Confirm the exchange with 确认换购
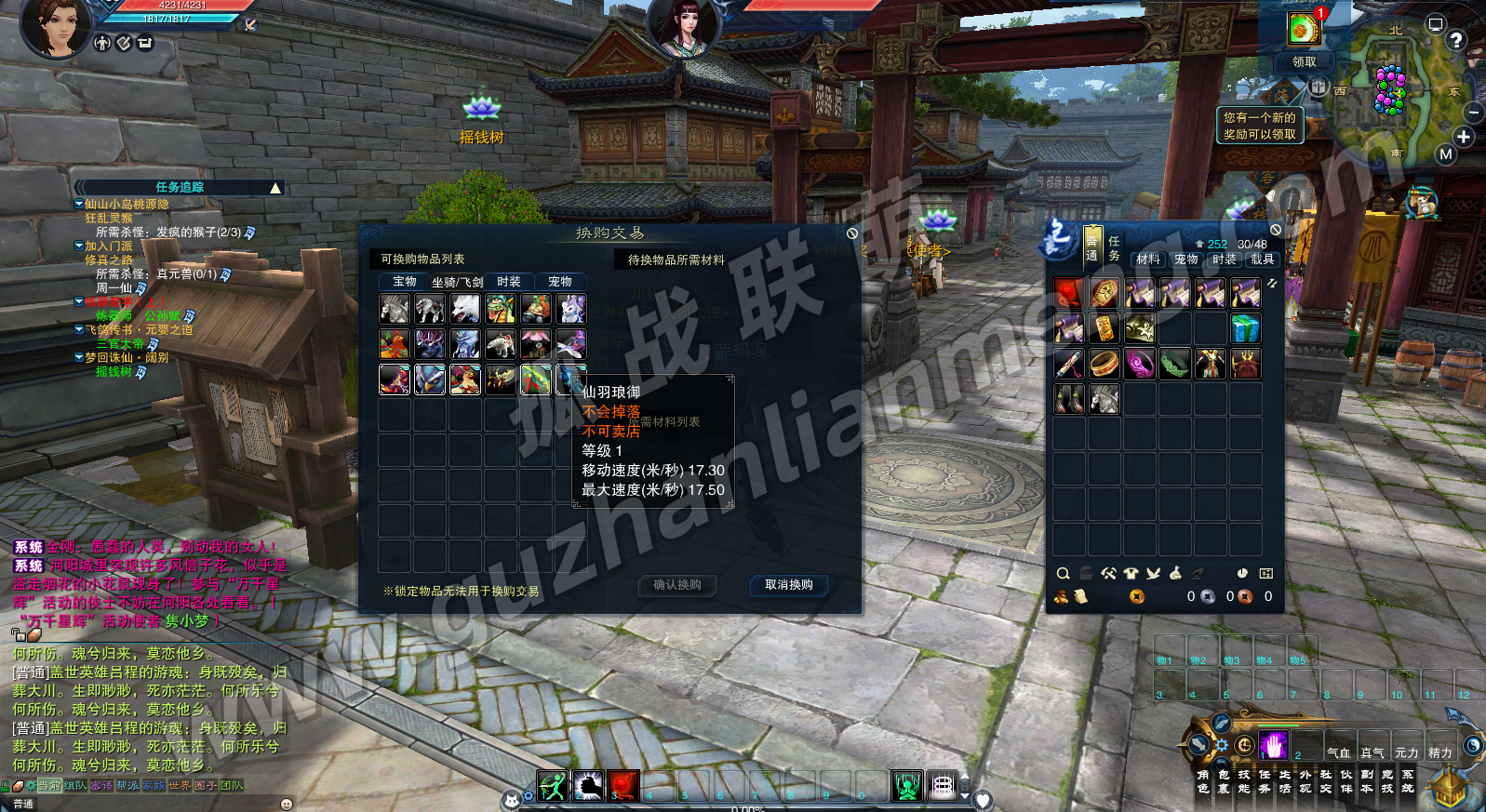Screen dimensions: 1486x812 tap(677, 585)
